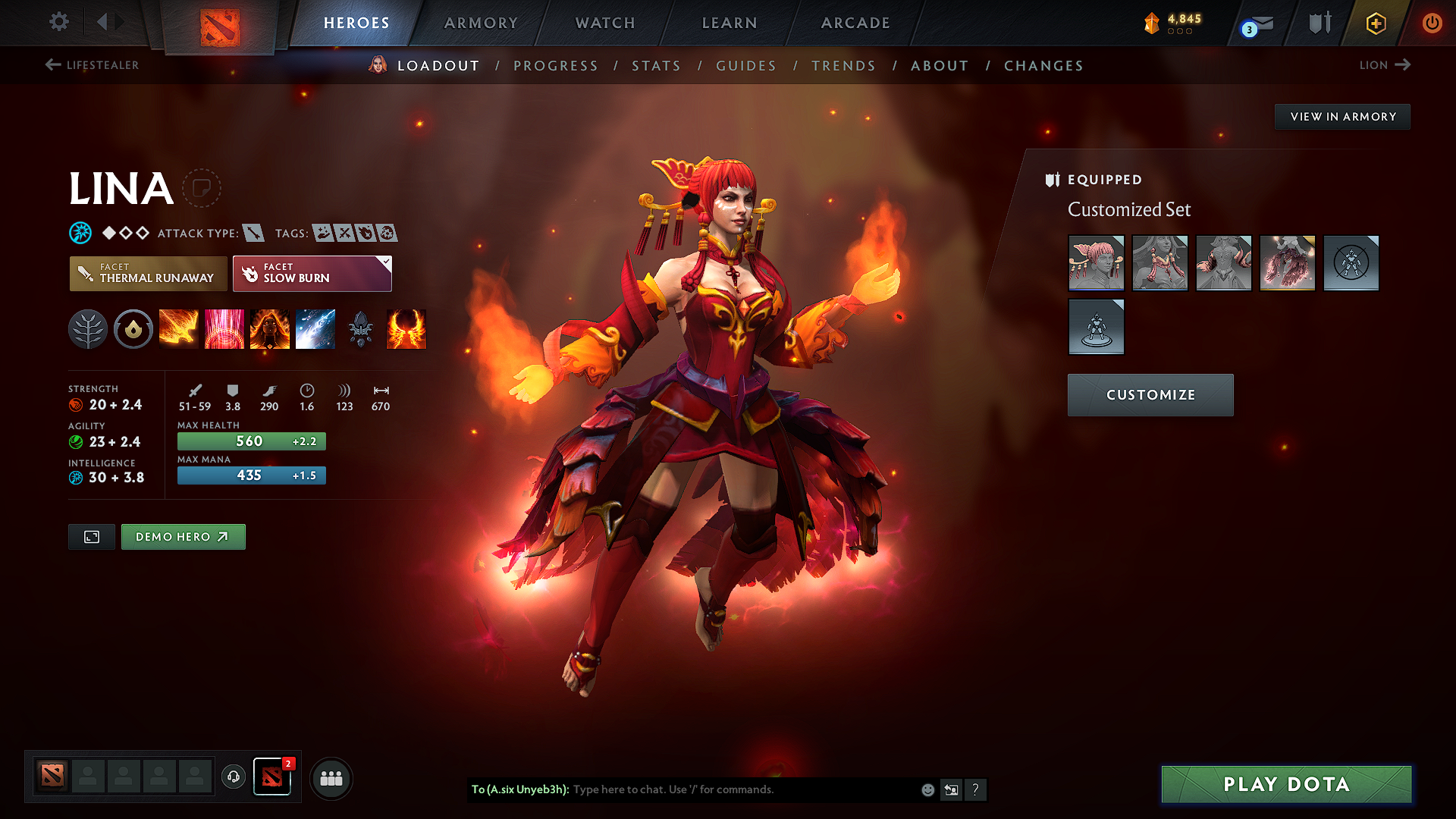
Task: Open the ARCADE menu
Action: click(x=855, y=23)
